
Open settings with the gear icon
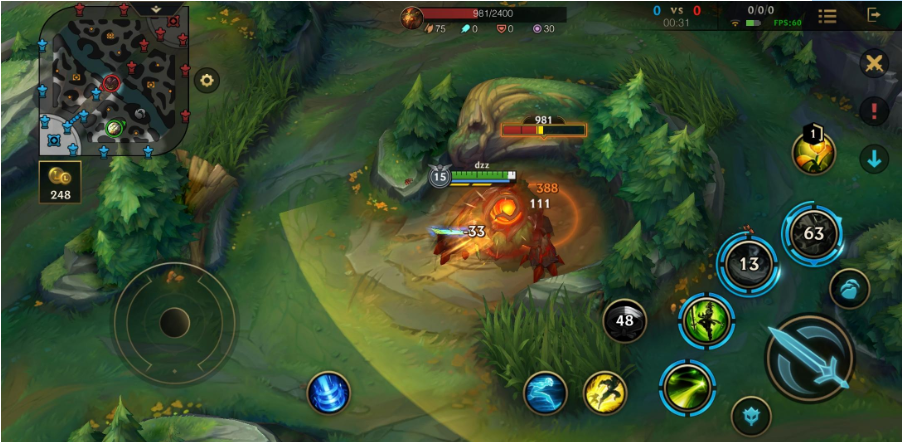tap(207, 80)
